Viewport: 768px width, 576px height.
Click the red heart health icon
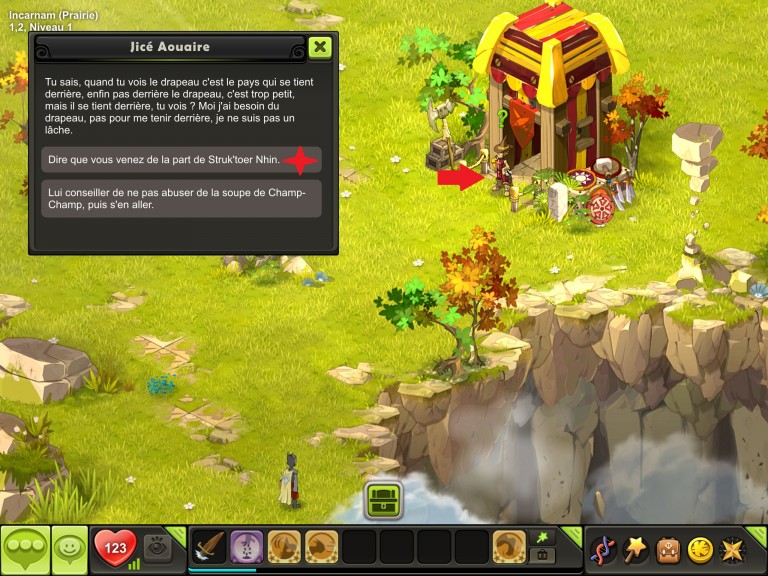click(x=116, y=548)
